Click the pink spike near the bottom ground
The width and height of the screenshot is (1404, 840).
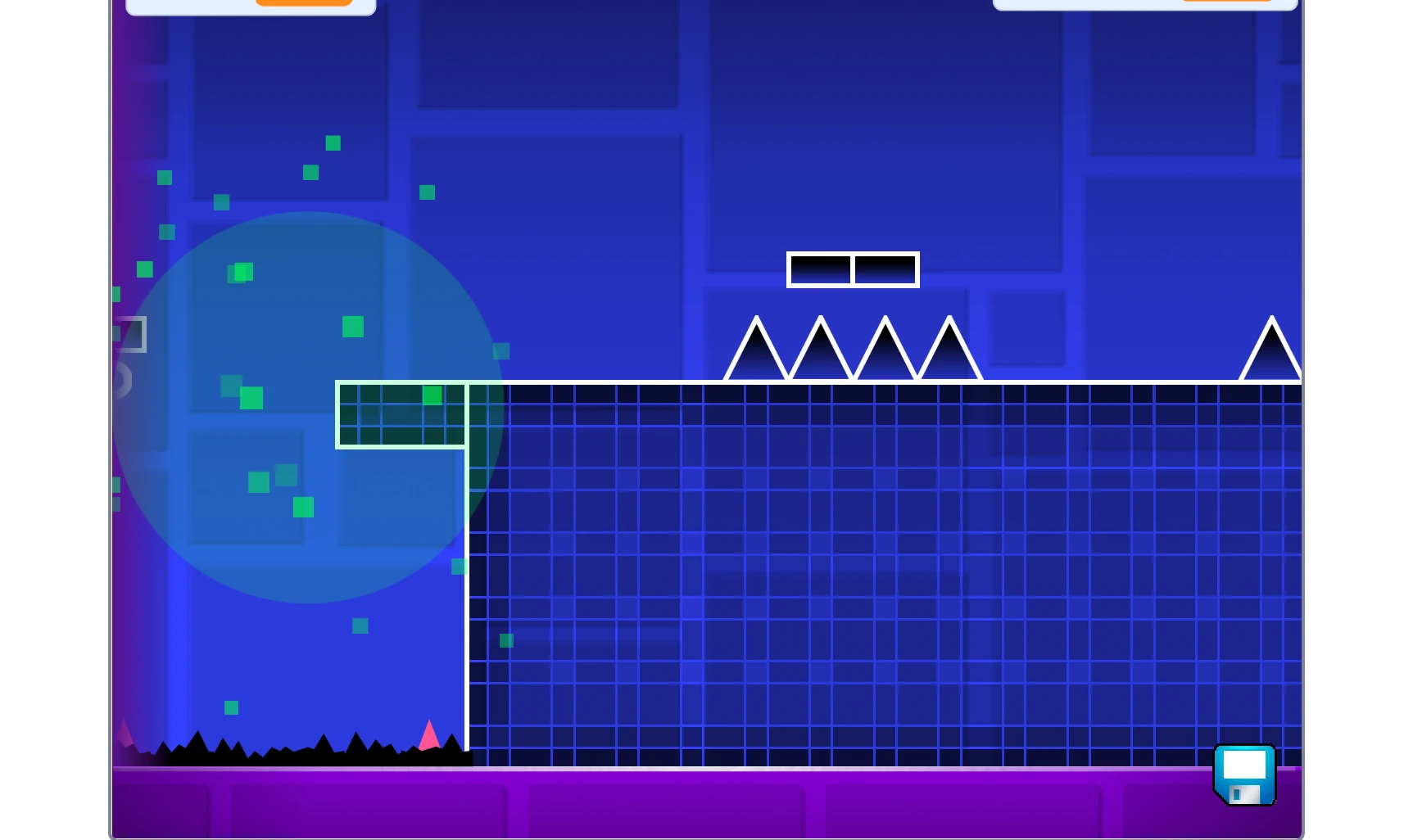click(x=428, y=733)
